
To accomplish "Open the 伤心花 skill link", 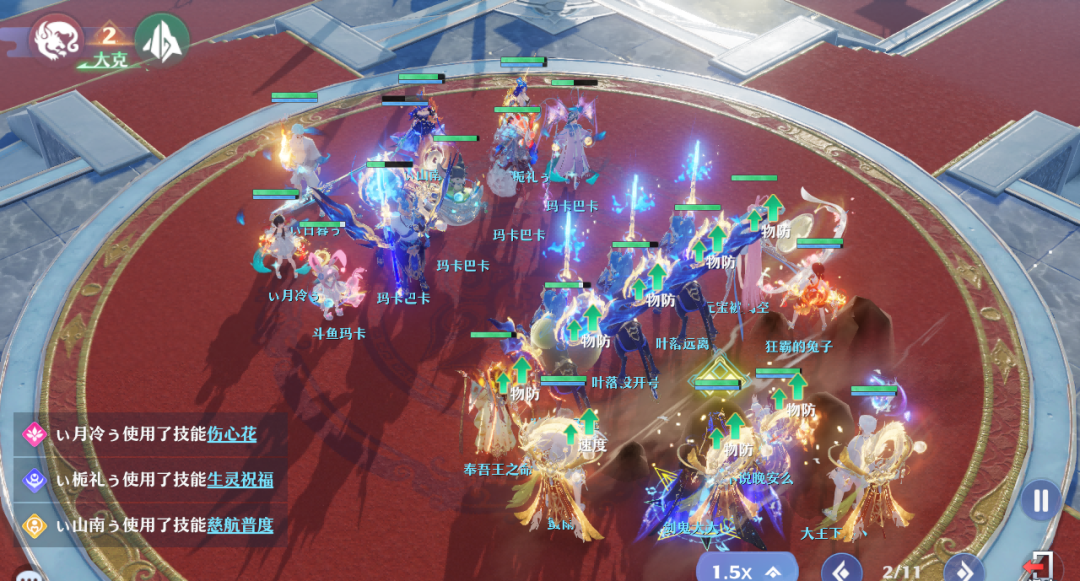I will [x=232, y=434].
